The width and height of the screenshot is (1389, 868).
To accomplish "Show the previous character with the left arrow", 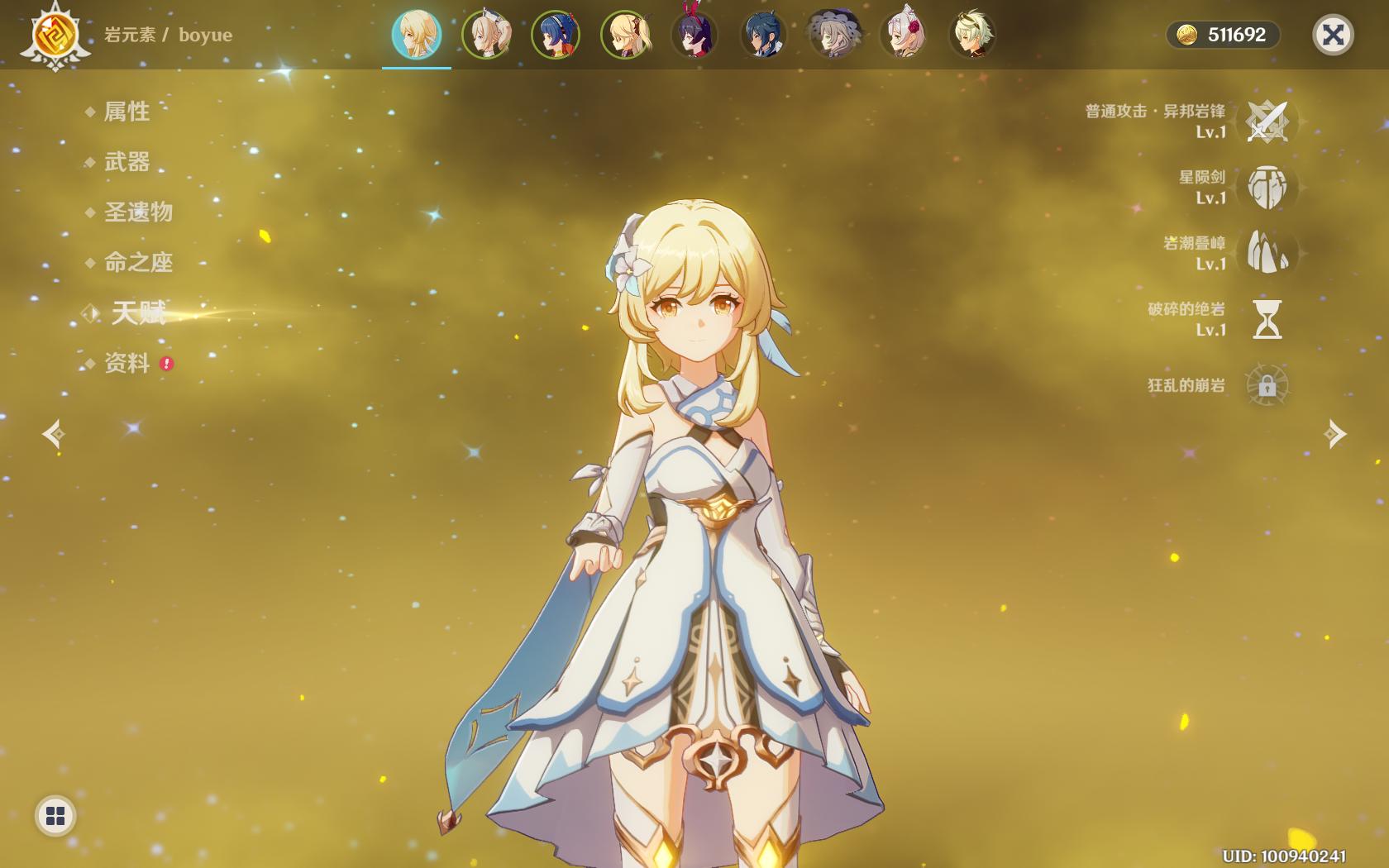I will click(55, 434).
